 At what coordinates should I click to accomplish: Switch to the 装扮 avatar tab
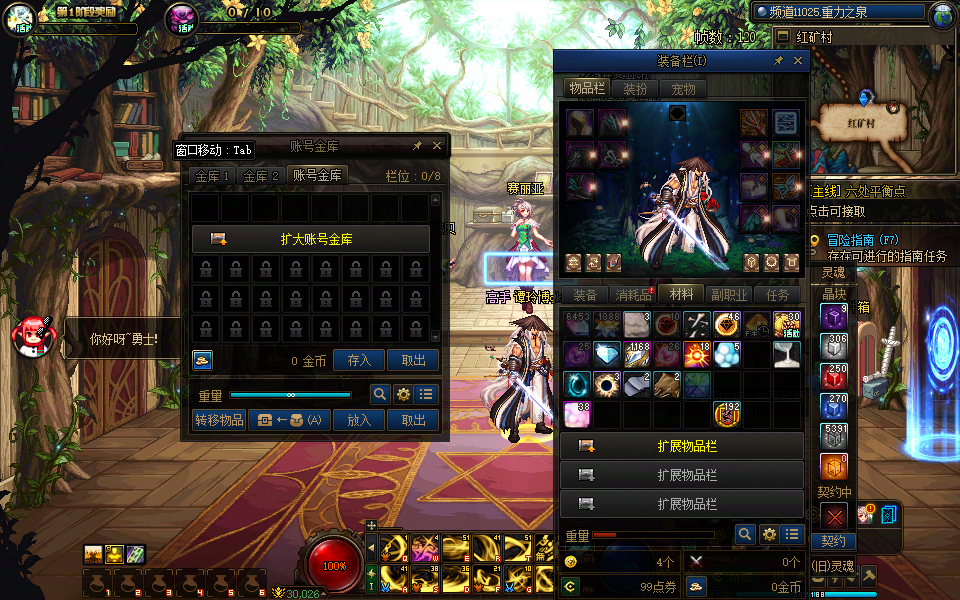[635, 89]
